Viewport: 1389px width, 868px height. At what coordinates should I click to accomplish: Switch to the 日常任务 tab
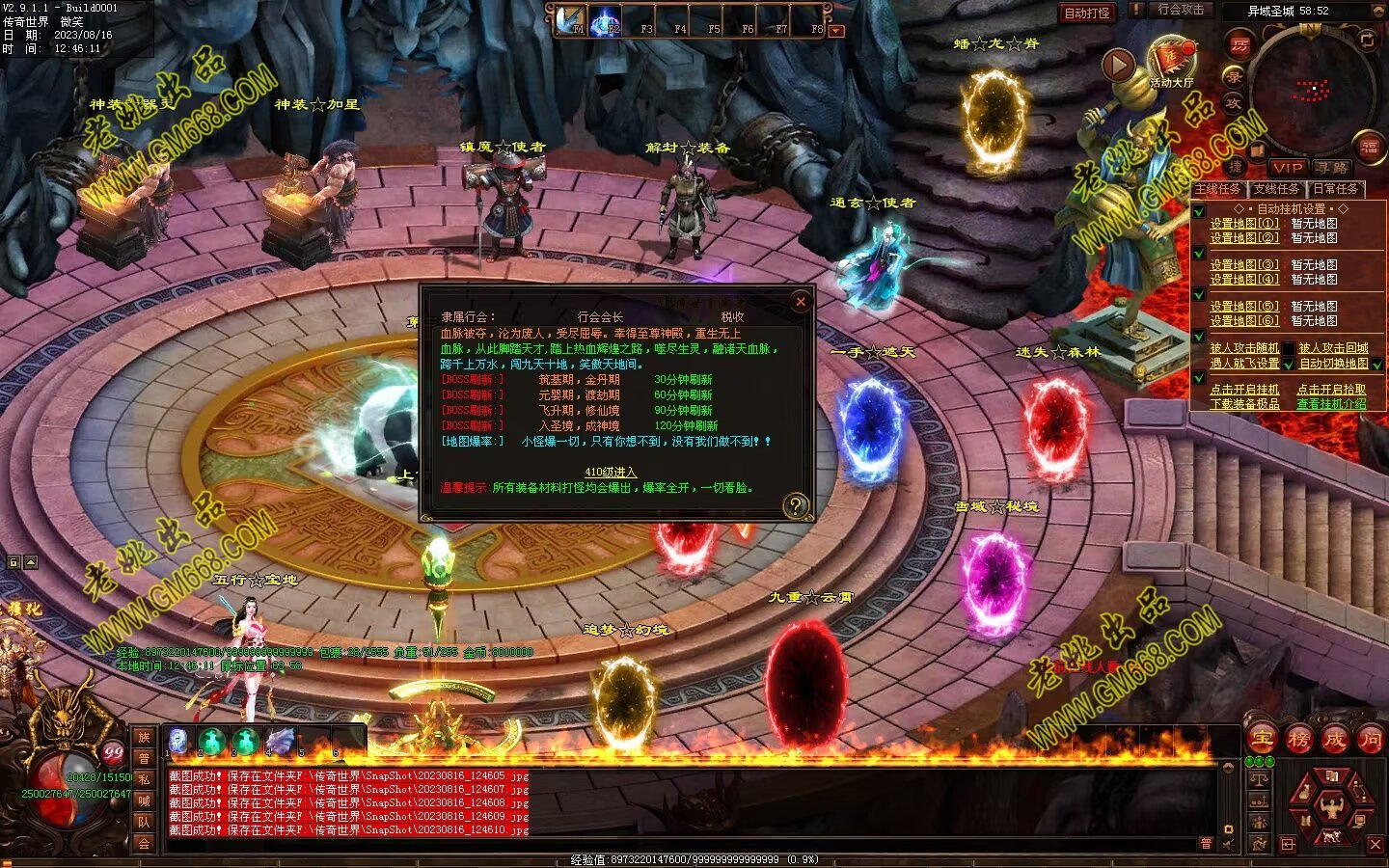[1336, 189]
